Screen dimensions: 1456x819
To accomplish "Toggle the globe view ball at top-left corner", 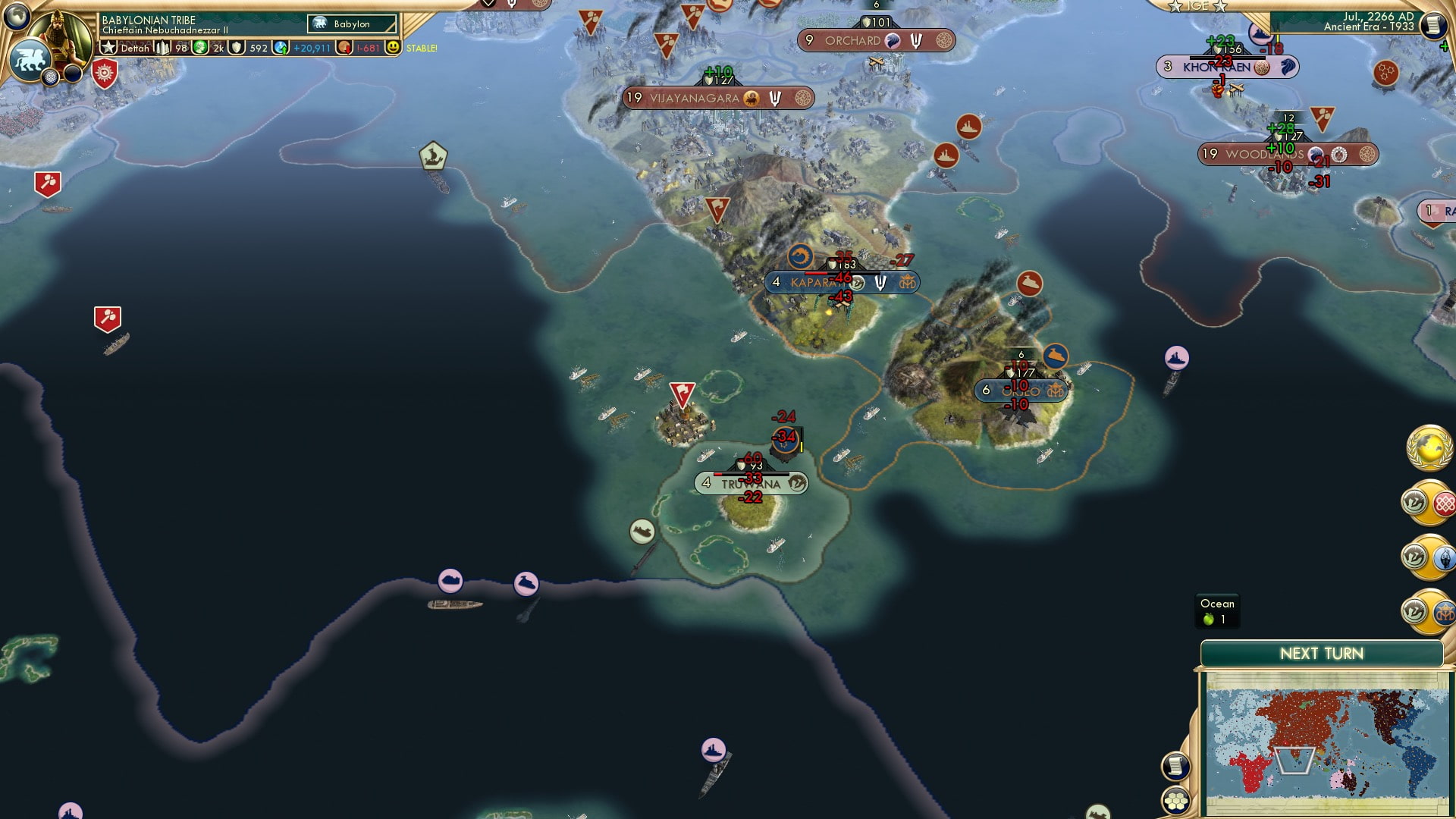I will pyautogui.click(x=17, y=17).
